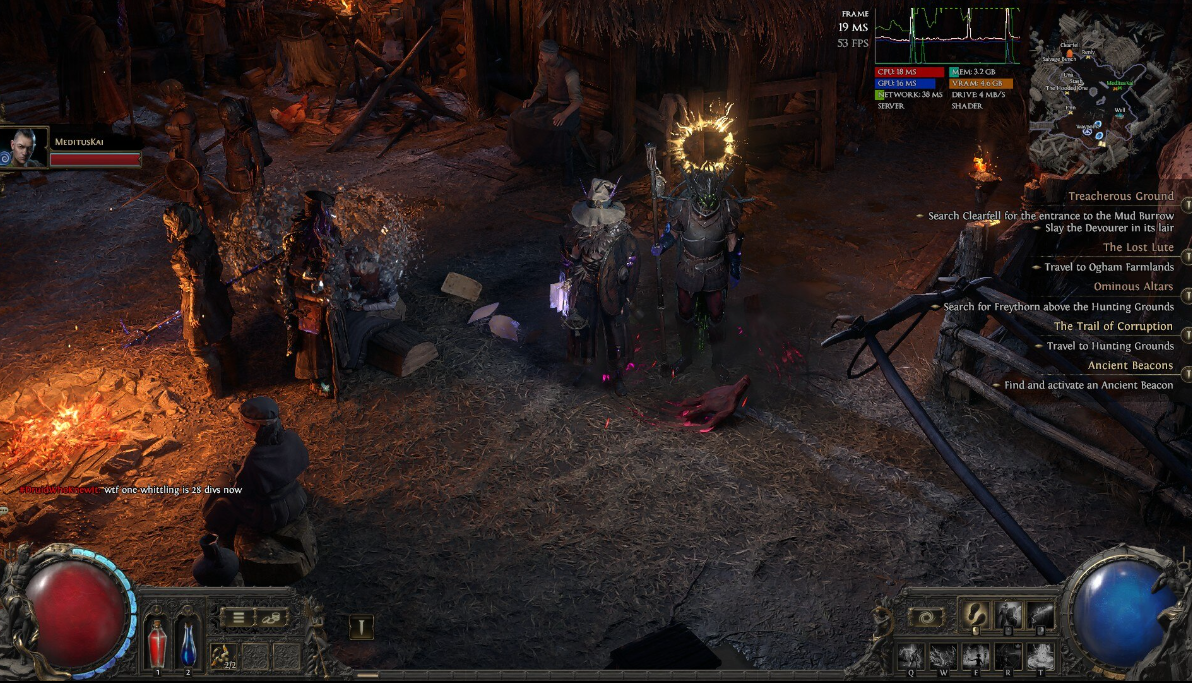This screenshot has width=1192, height=683.
Task: Open the shop with the coins button
Action: coord(272,617)
